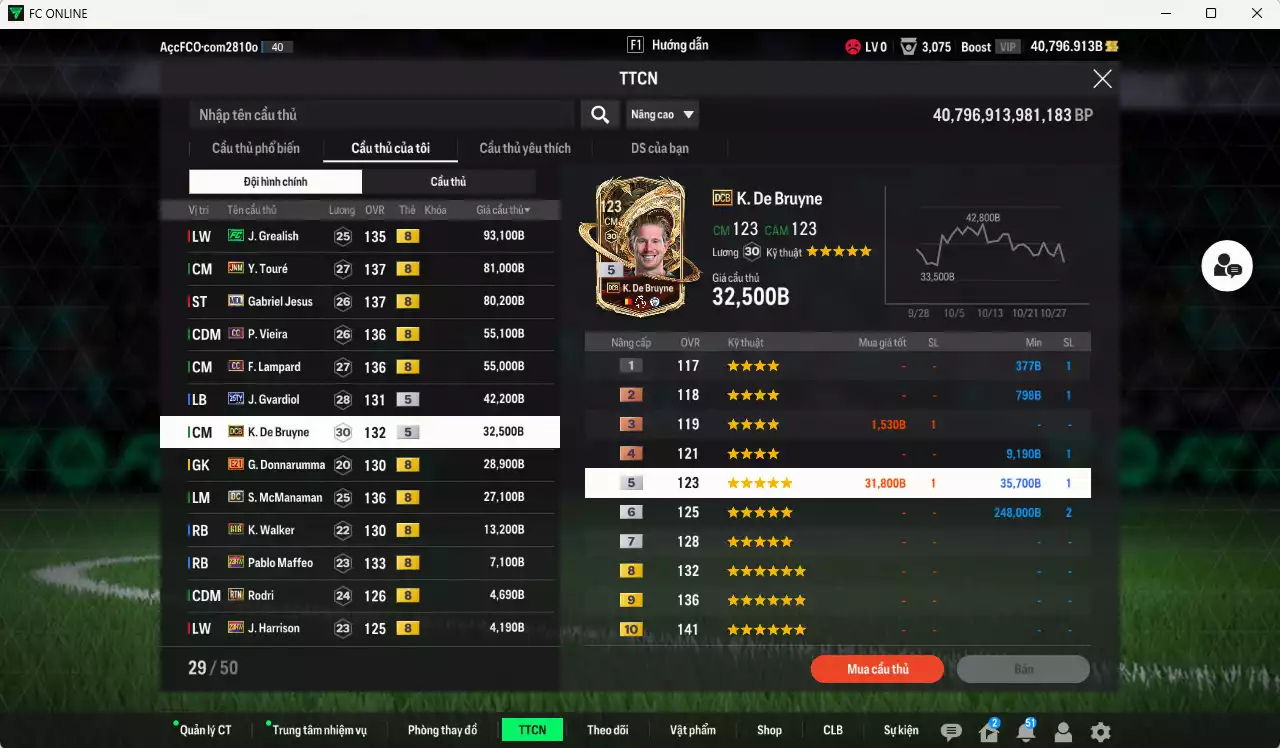1280x748 pixels.
Task: Open the settings gear icon
Action: (x=1099, y=731)
